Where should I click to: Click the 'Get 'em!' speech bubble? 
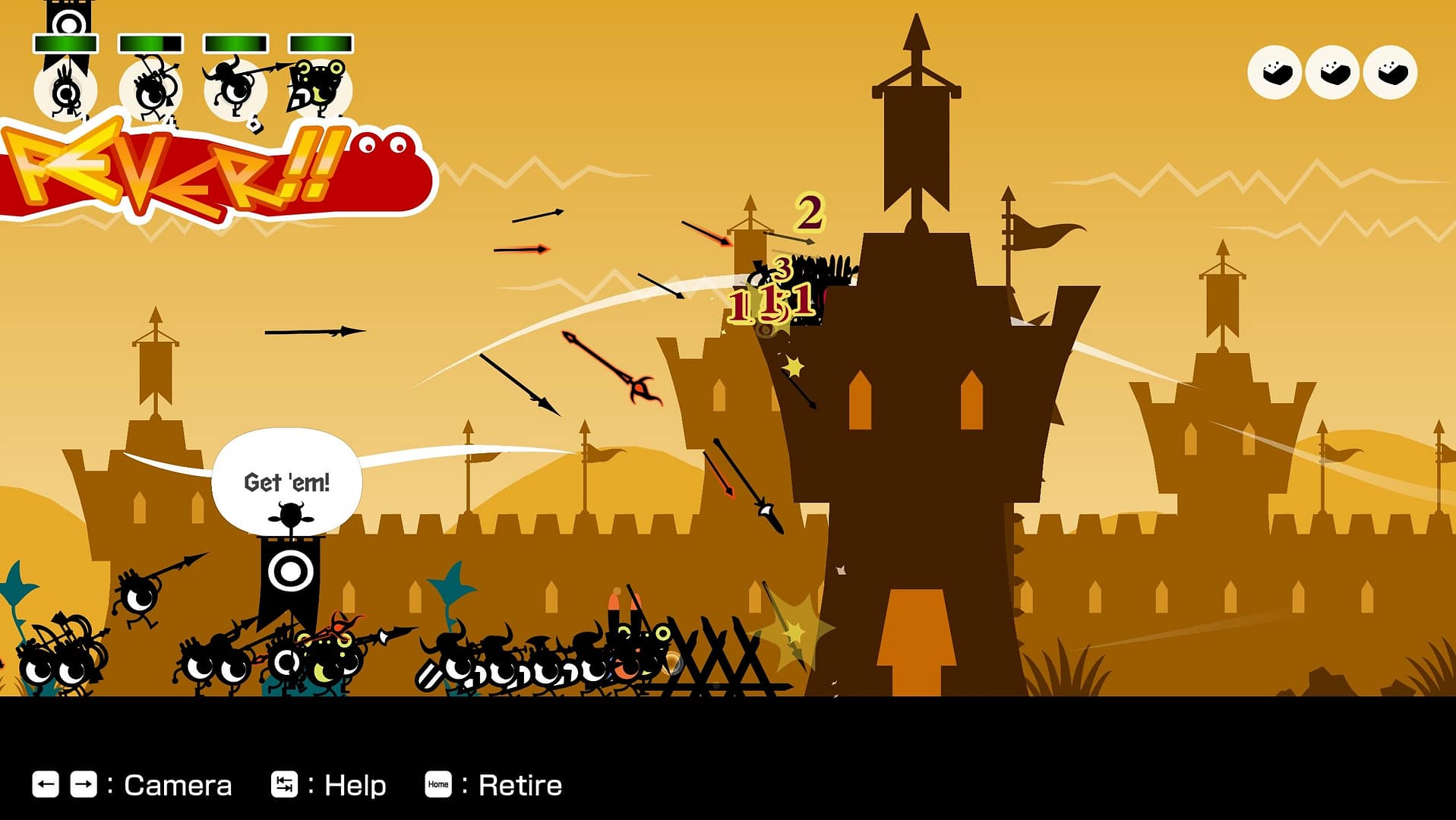coord(287,481)
